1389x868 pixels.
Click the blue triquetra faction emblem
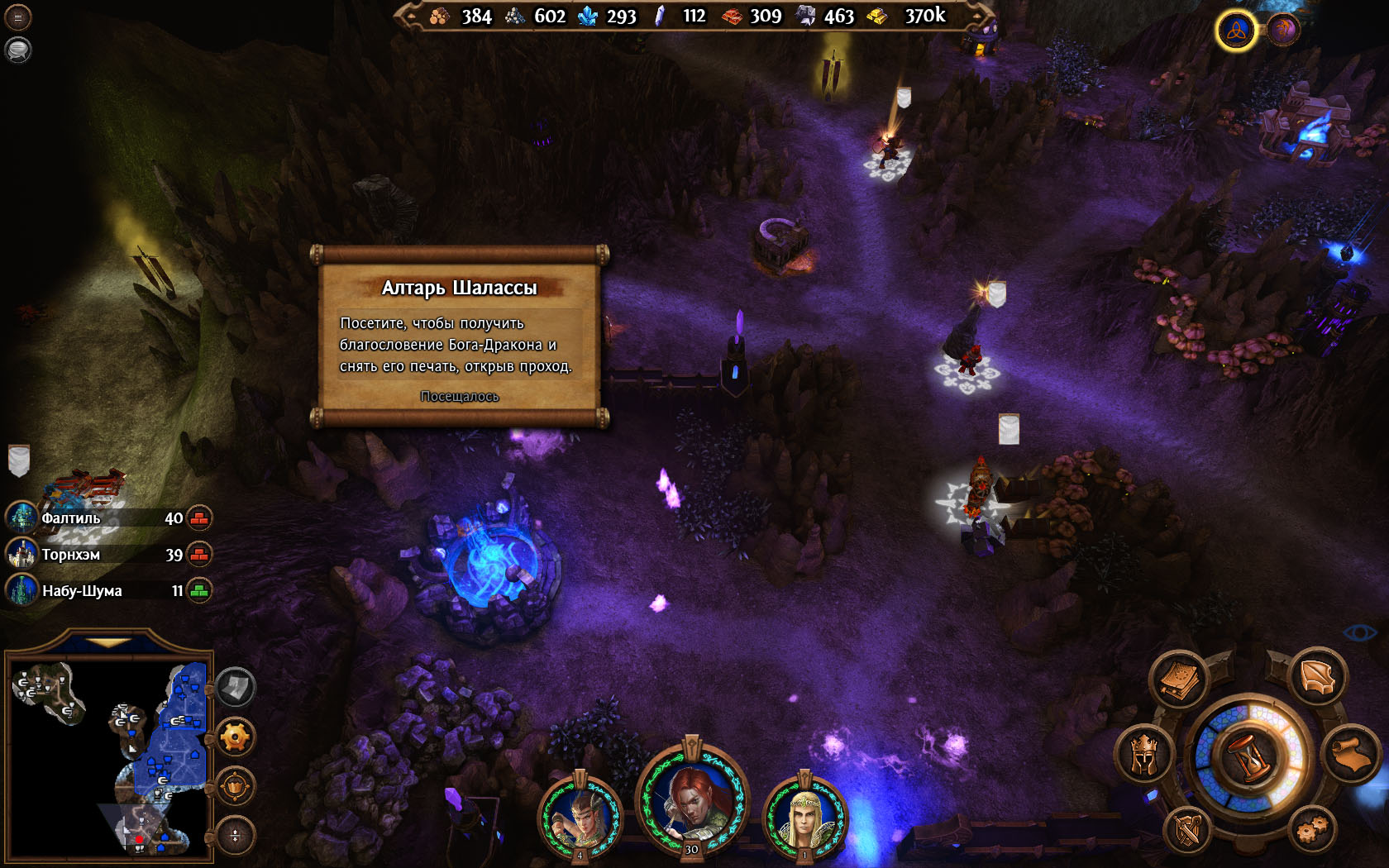(x=1236, y=31)
